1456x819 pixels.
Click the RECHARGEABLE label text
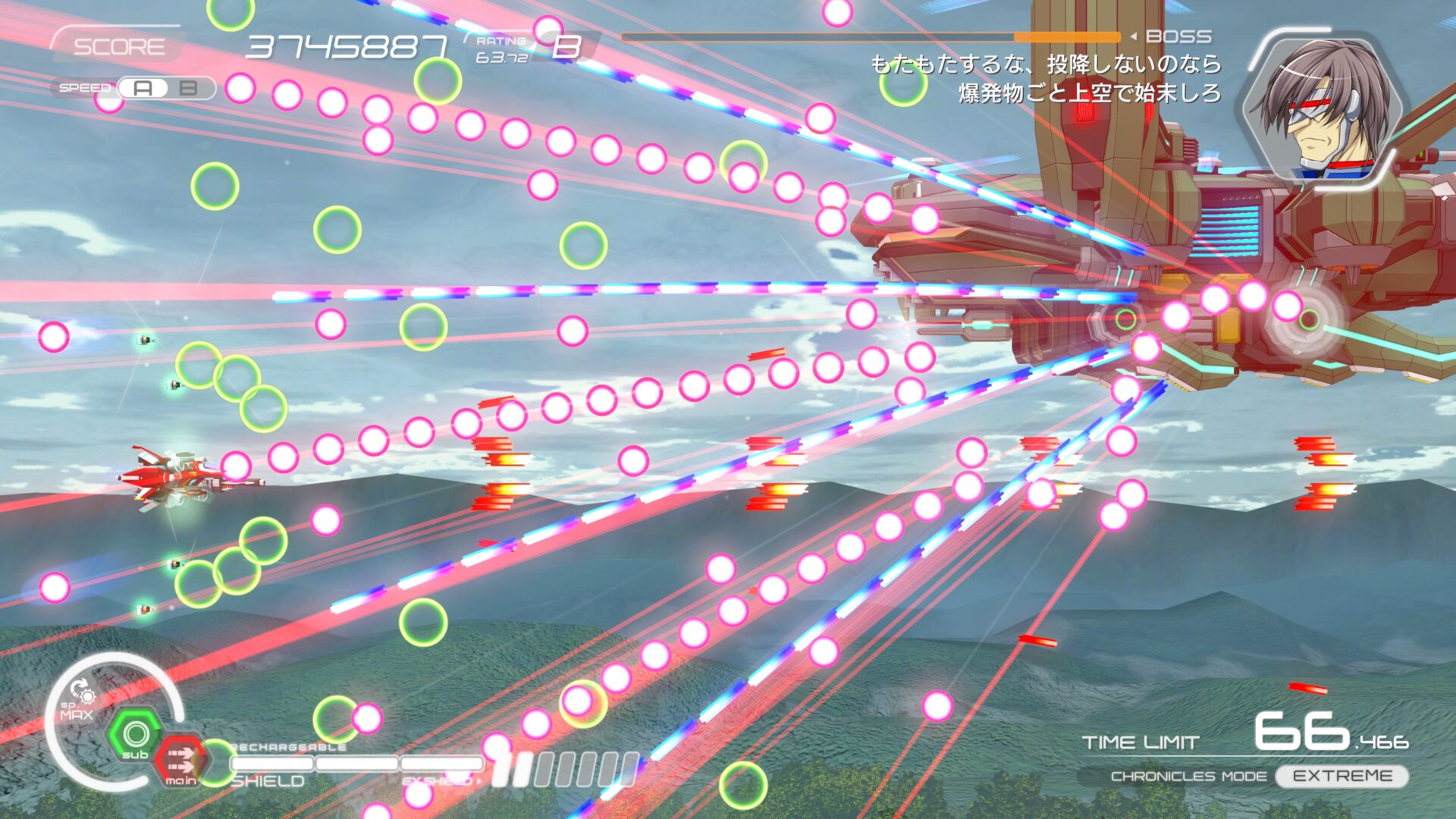coord(288,747)
